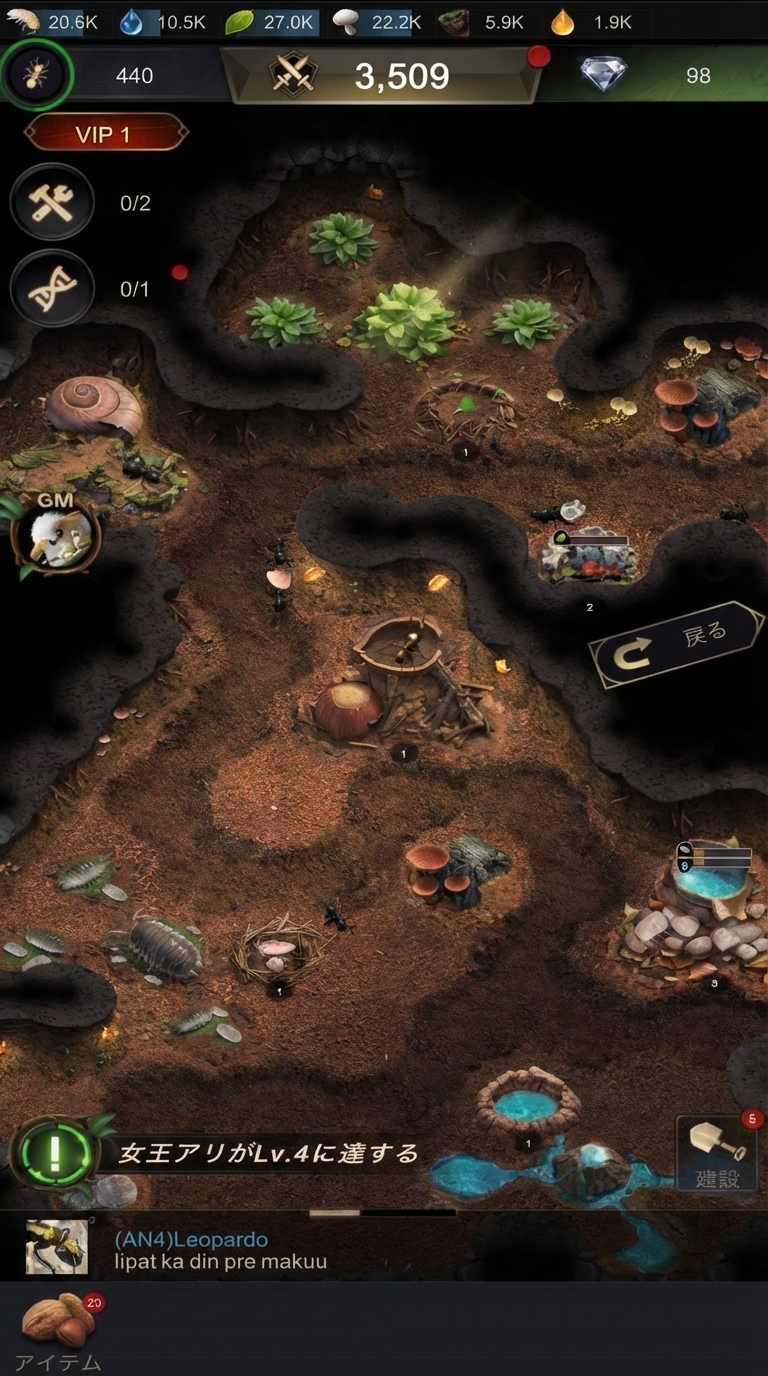Click the 戻る return button
This screenshot has height=1376, width=768.
point(677,644)
